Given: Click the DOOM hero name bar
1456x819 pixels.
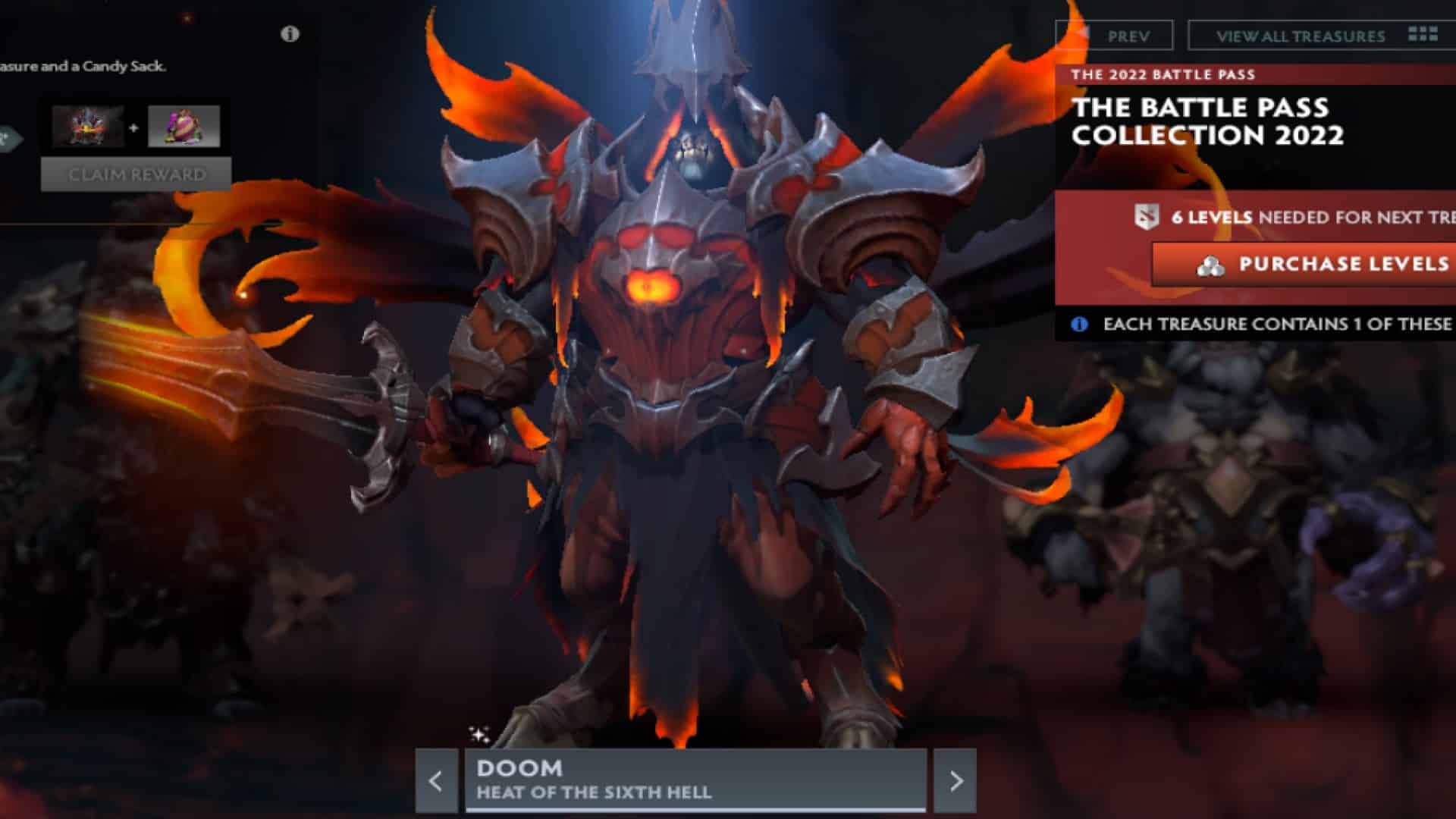Looking at the screenshot, I should (x=519, y=768).
